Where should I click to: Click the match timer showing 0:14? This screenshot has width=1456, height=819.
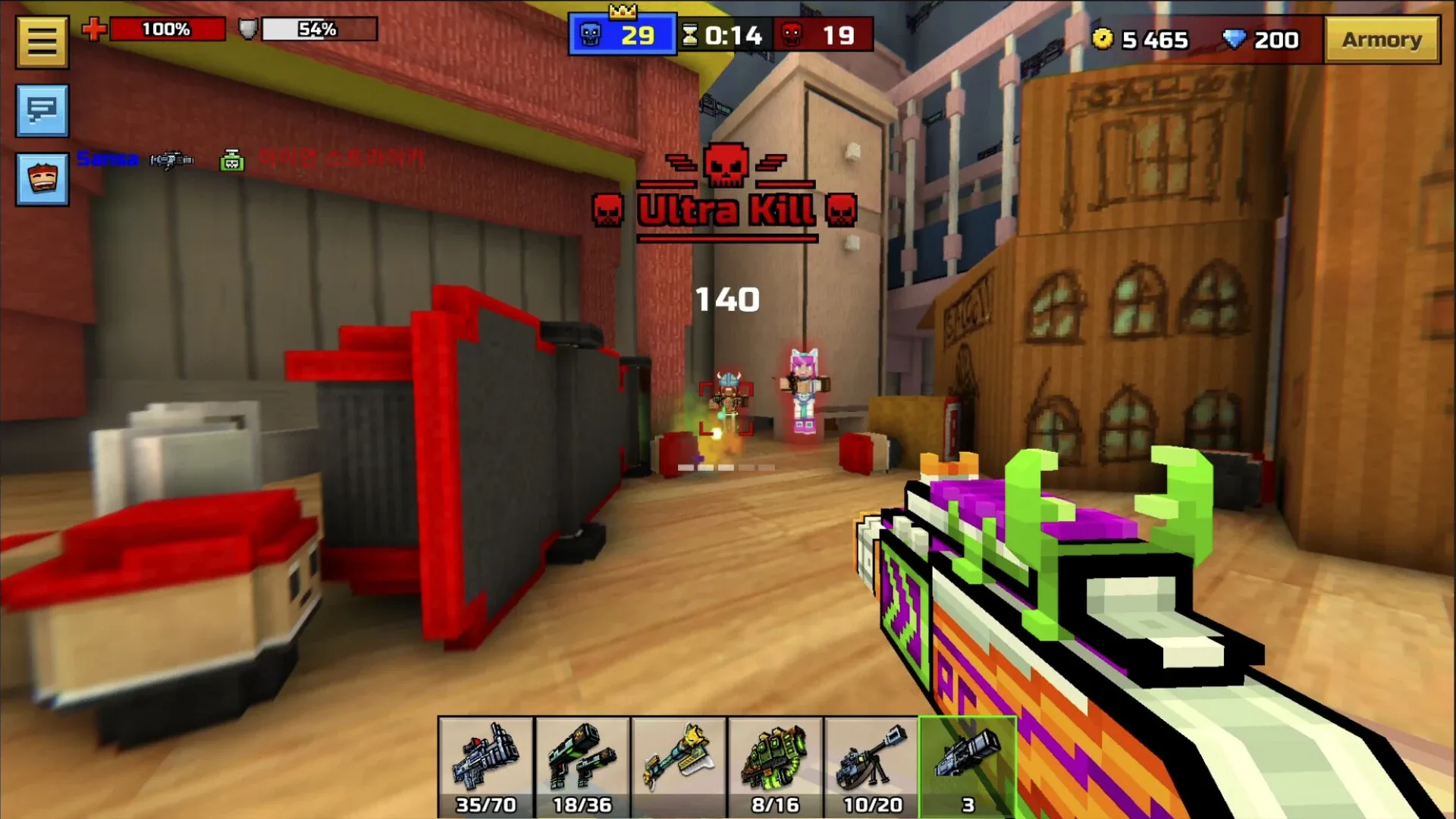coord(728,33)
